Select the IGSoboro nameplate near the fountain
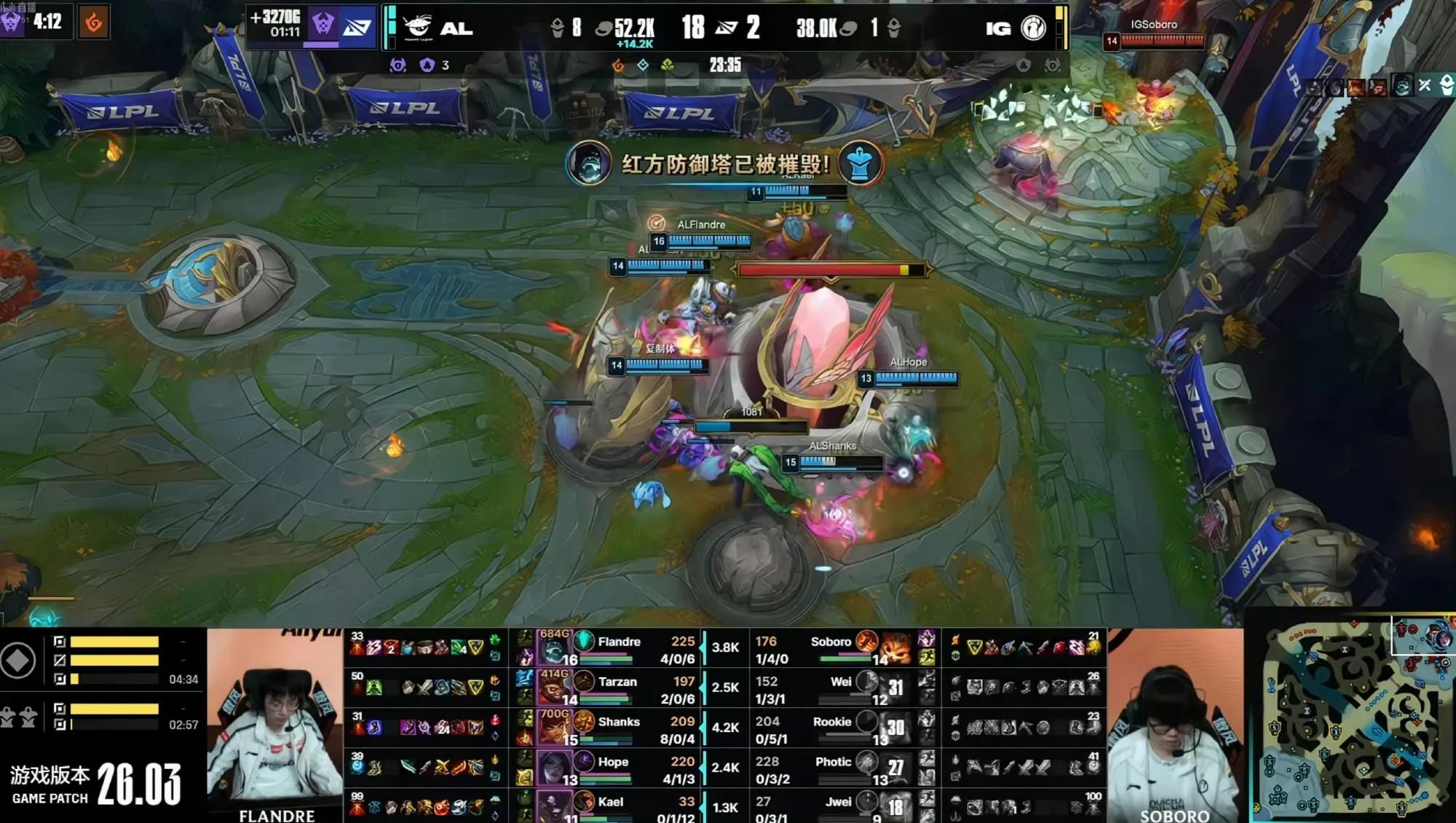Viewport: 1456px width, 823px height. coord(1153,25)
